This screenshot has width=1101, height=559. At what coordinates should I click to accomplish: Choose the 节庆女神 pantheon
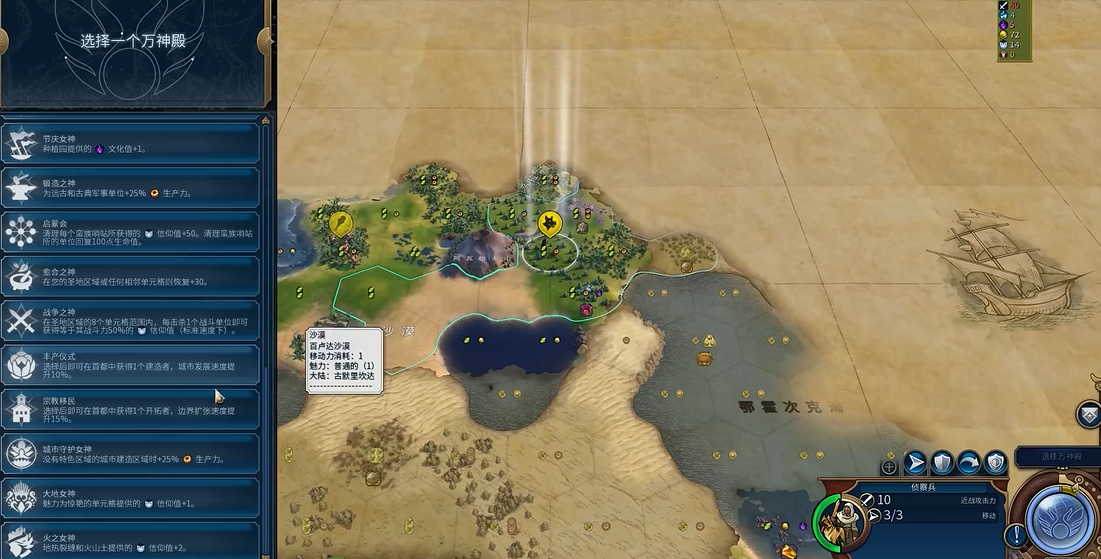click(131, 144)
